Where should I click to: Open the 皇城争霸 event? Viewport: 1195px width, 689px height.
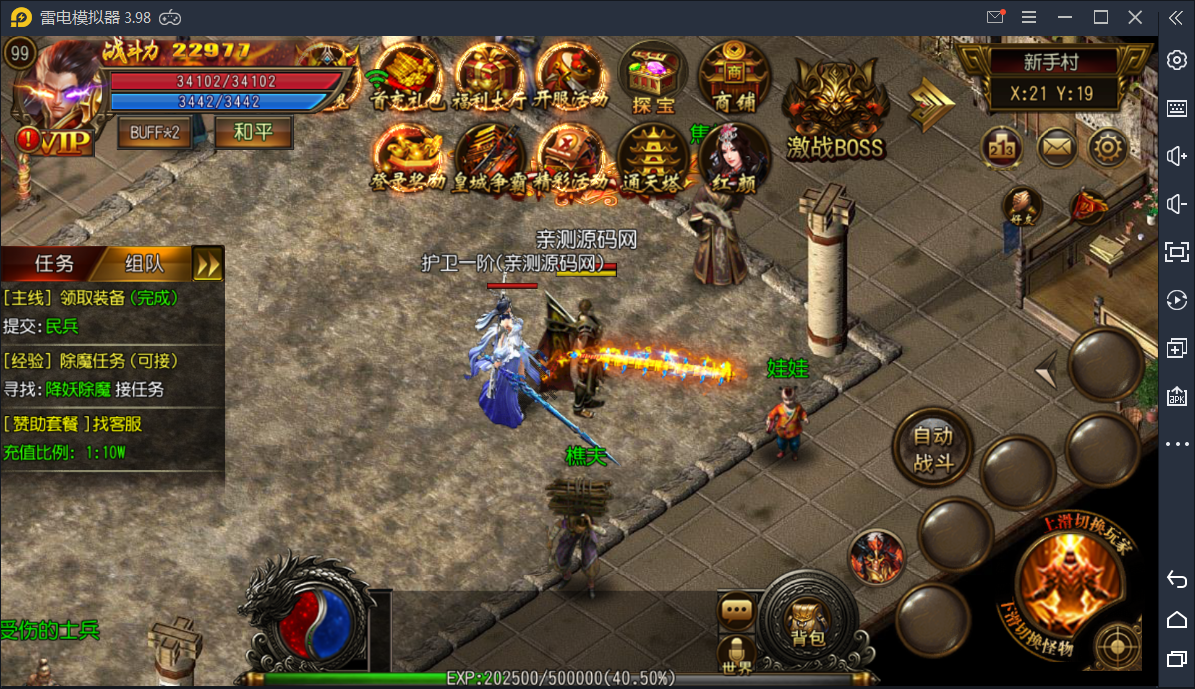[490, 158]
